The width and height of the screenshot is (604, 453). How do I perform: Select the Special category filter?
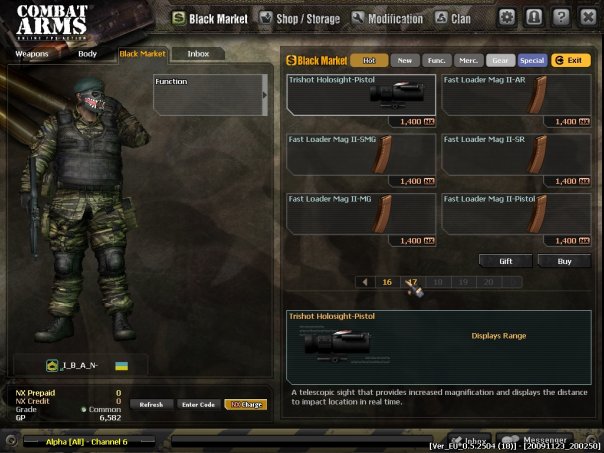532,61
